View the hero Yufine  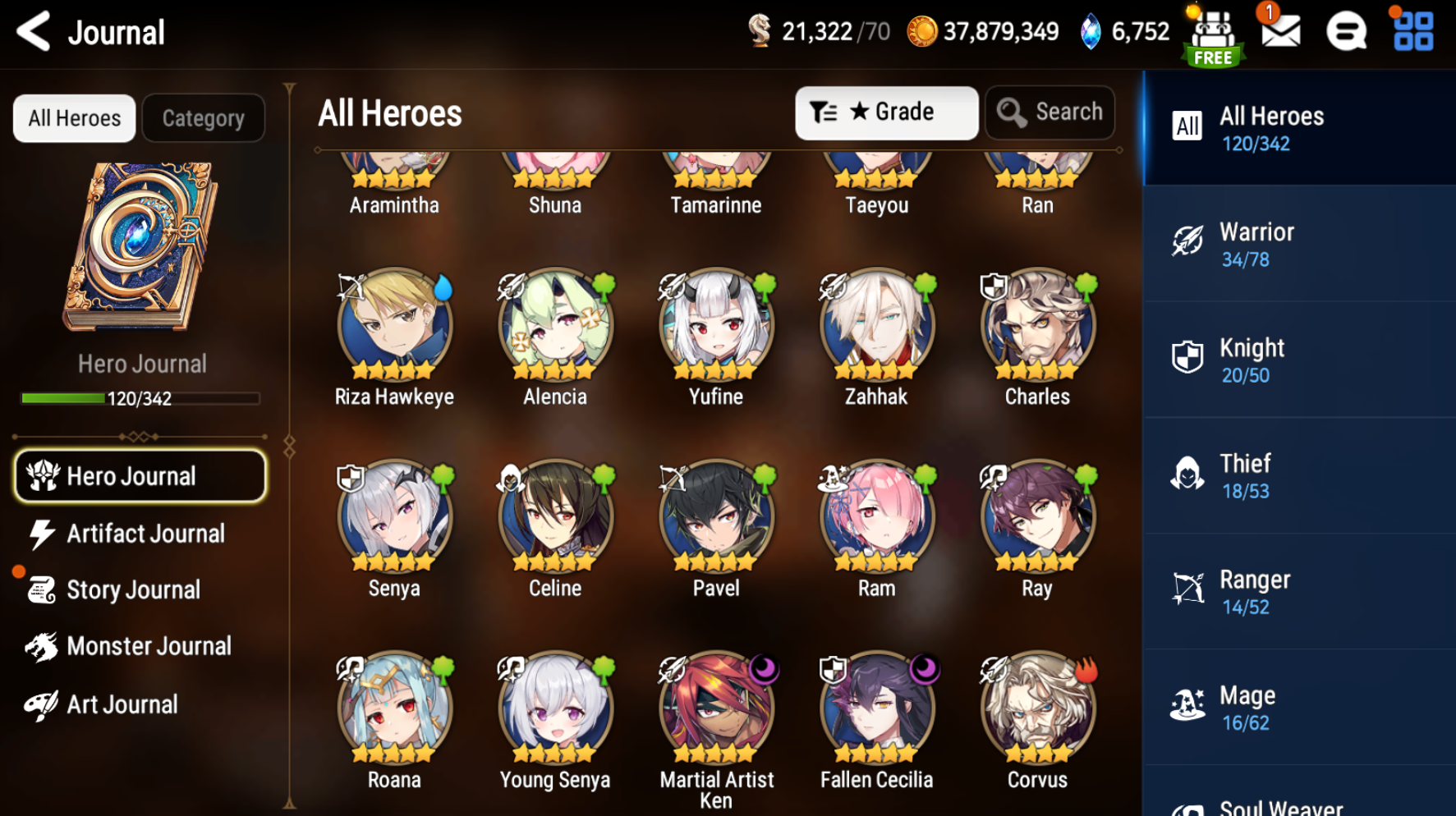pos(716,326)
